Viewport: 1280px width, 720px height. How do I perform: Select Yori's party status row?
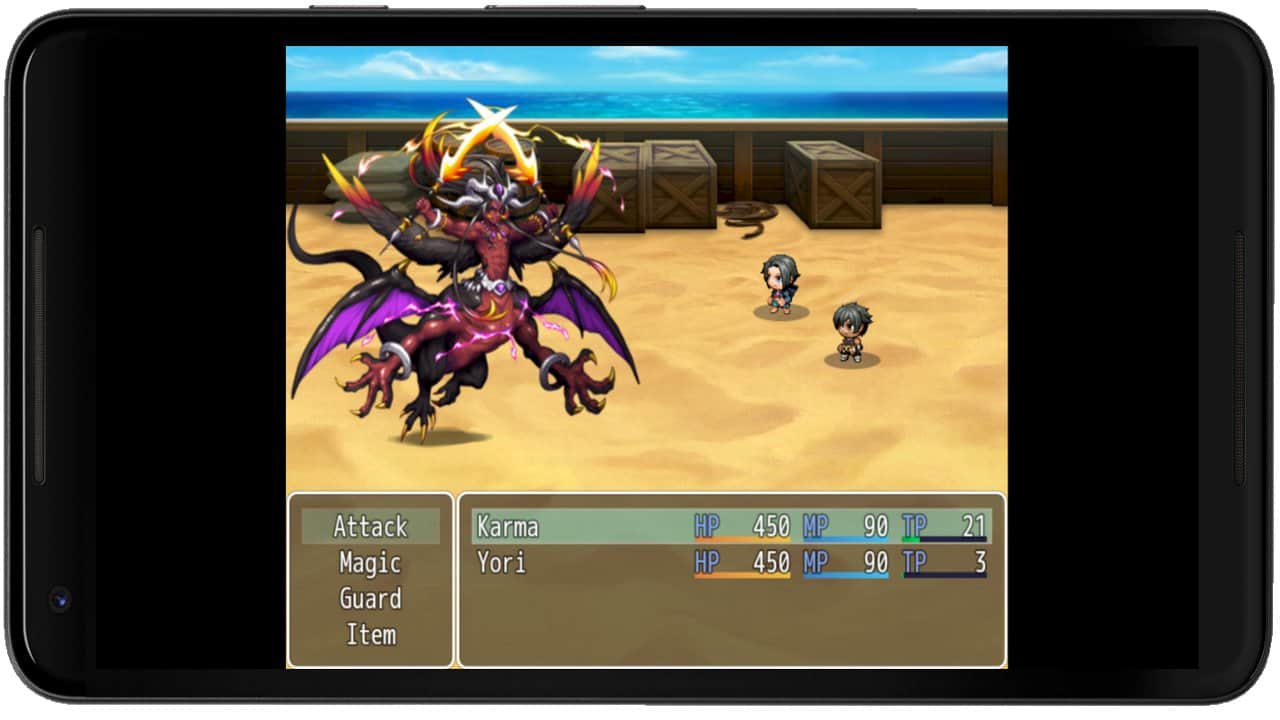coord(731,563)
